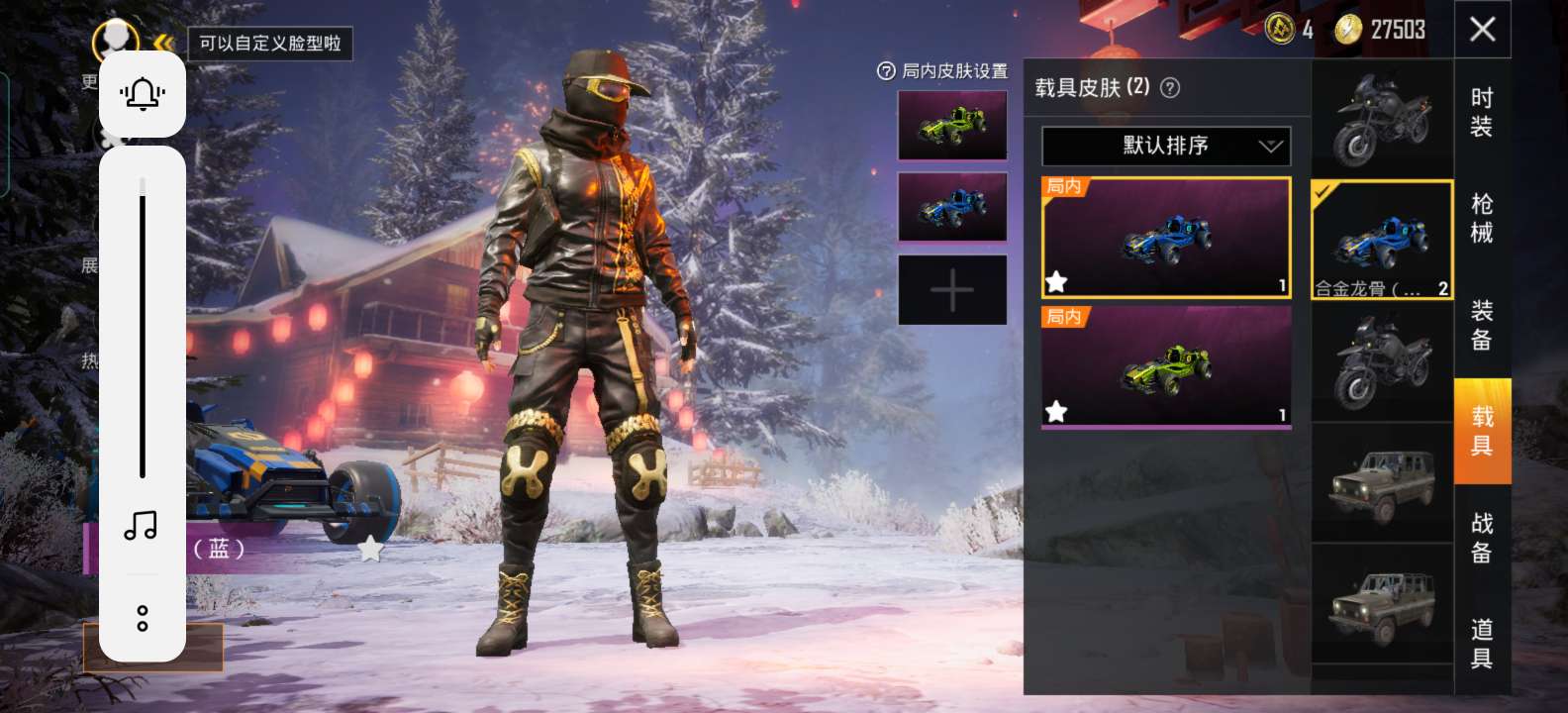Viewport: 1568px width, 713px height.
Task: Favorite the blue vehicle skin card star
Action: (x=1058, y=282)
